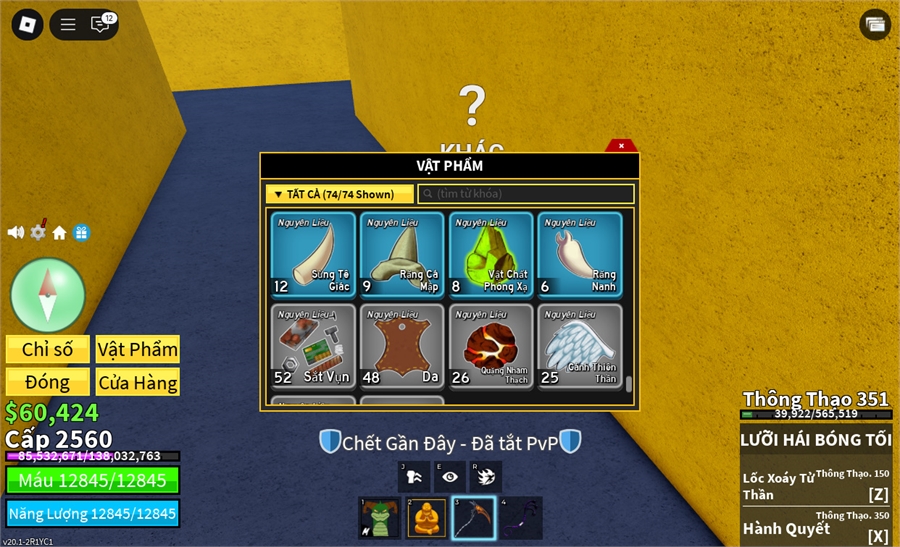Choose the Quặng Nham Thạch item
This screenshot has height=547, width=900.
click(x=490, y=346)
